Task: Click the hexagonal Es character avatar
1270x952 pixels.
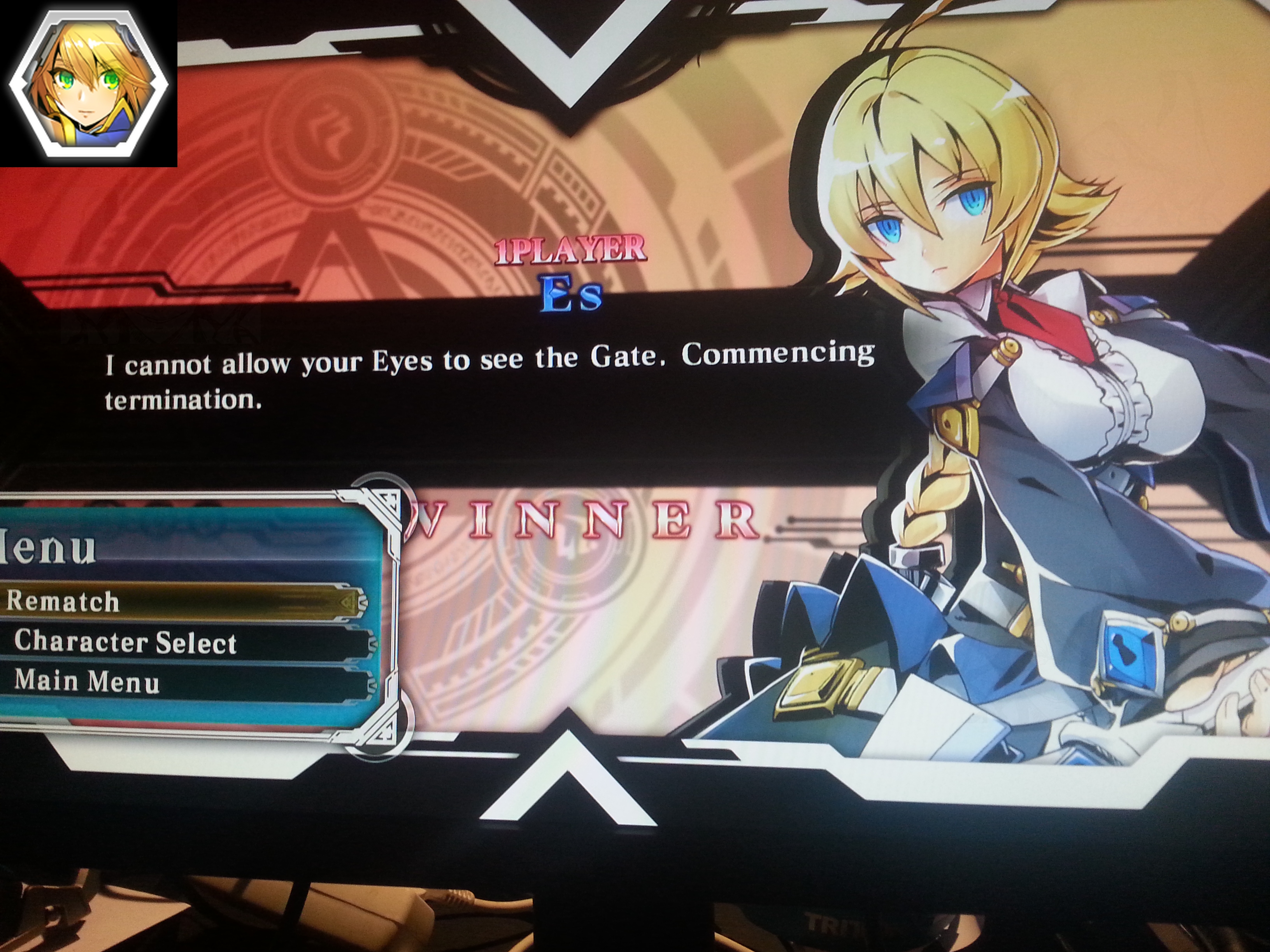Action: [88, 84]
